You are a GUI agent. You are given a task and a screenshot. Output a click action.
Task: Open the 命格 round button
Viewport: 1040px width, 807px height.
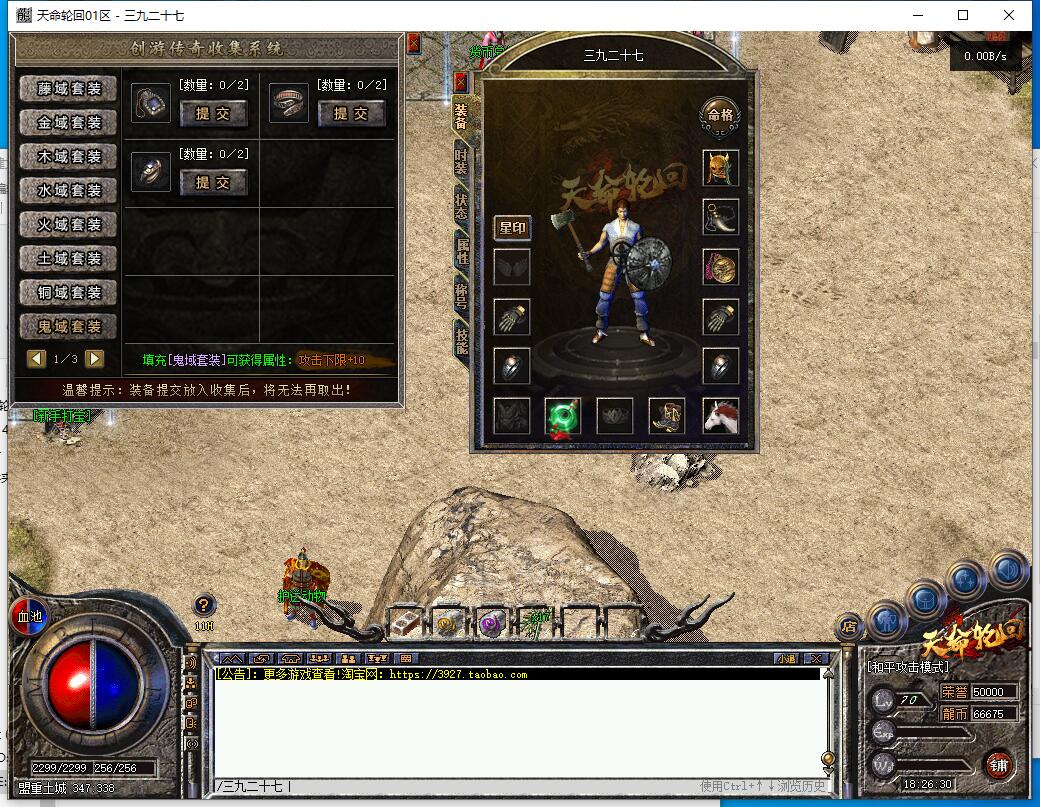(x=720, y=115)
